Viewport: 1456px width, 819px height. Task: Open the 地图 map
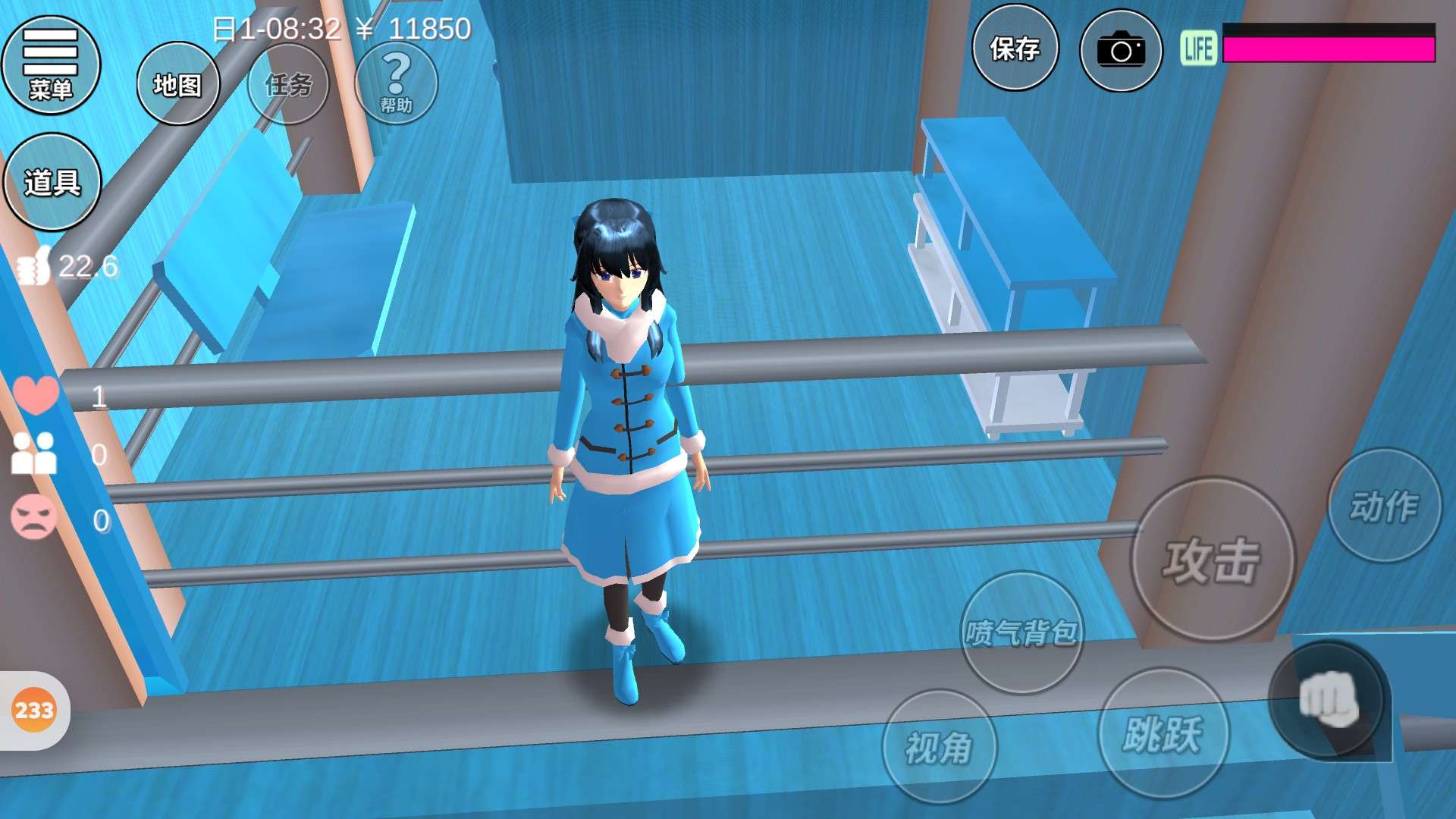point(177,84)
